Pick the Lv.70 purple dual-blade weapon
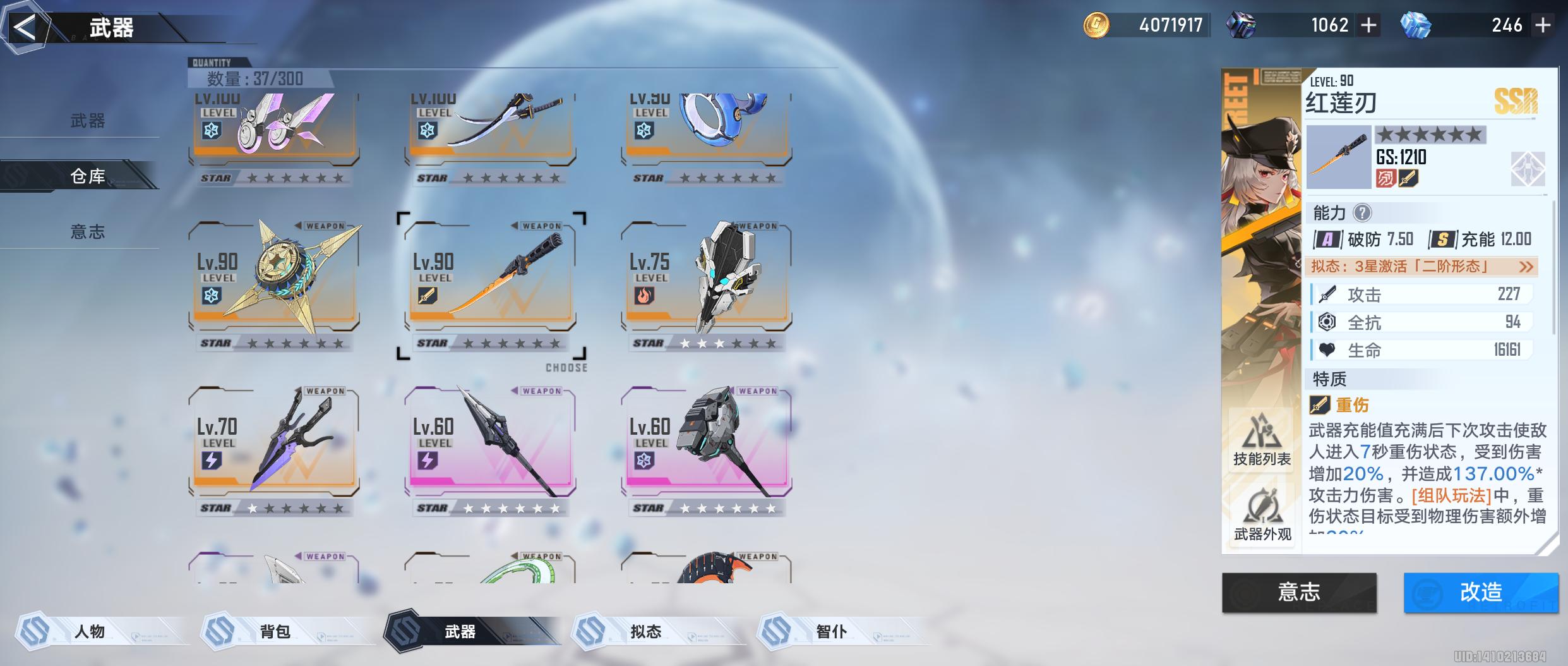Image resolution: width=1568 pixels, height=666 pixels. 274,443
